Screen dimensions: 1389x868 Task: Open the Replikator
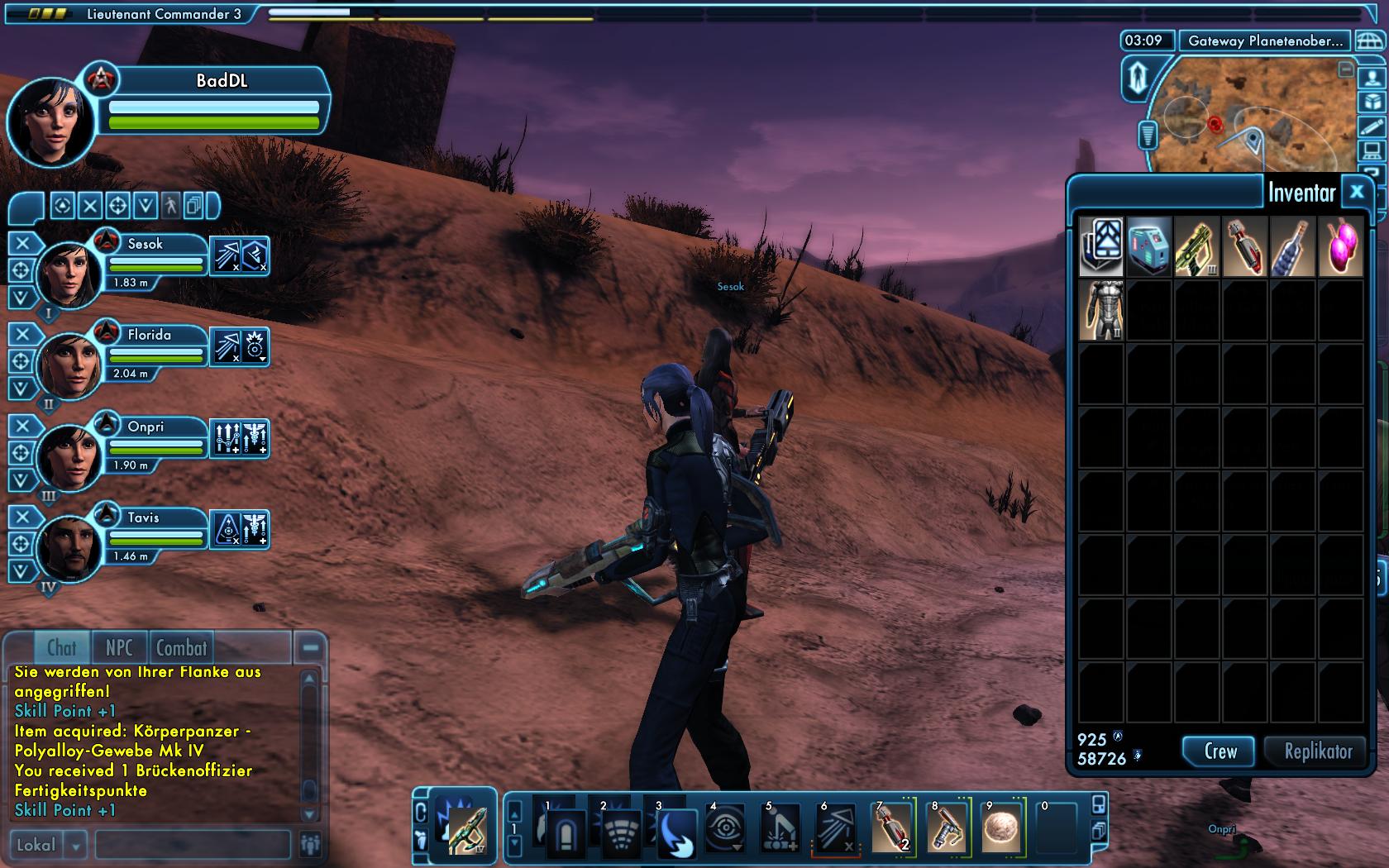[x=1317, y=751]
